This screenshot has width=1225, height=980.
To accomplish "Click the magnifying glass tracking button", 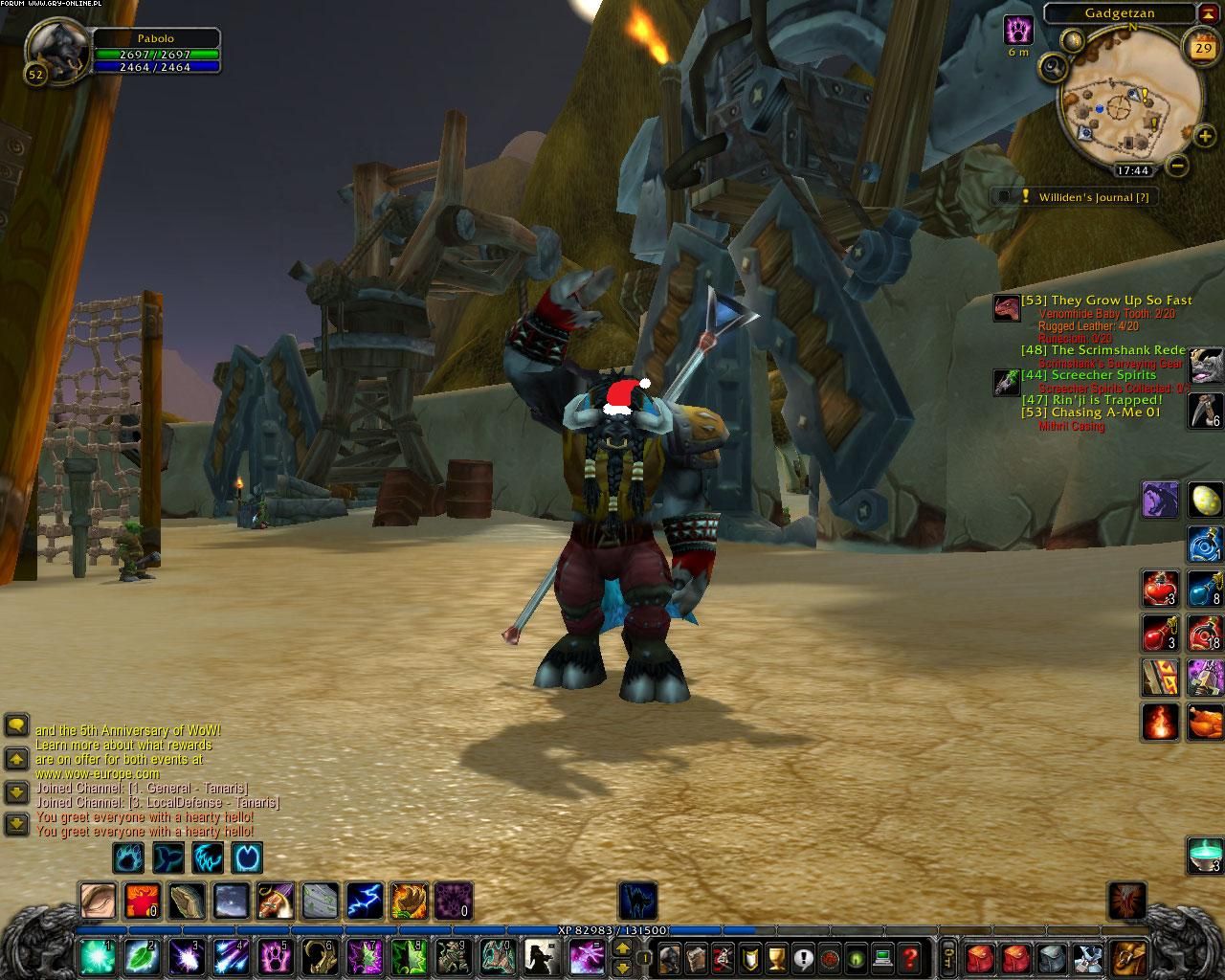I will coord(1053,67).
